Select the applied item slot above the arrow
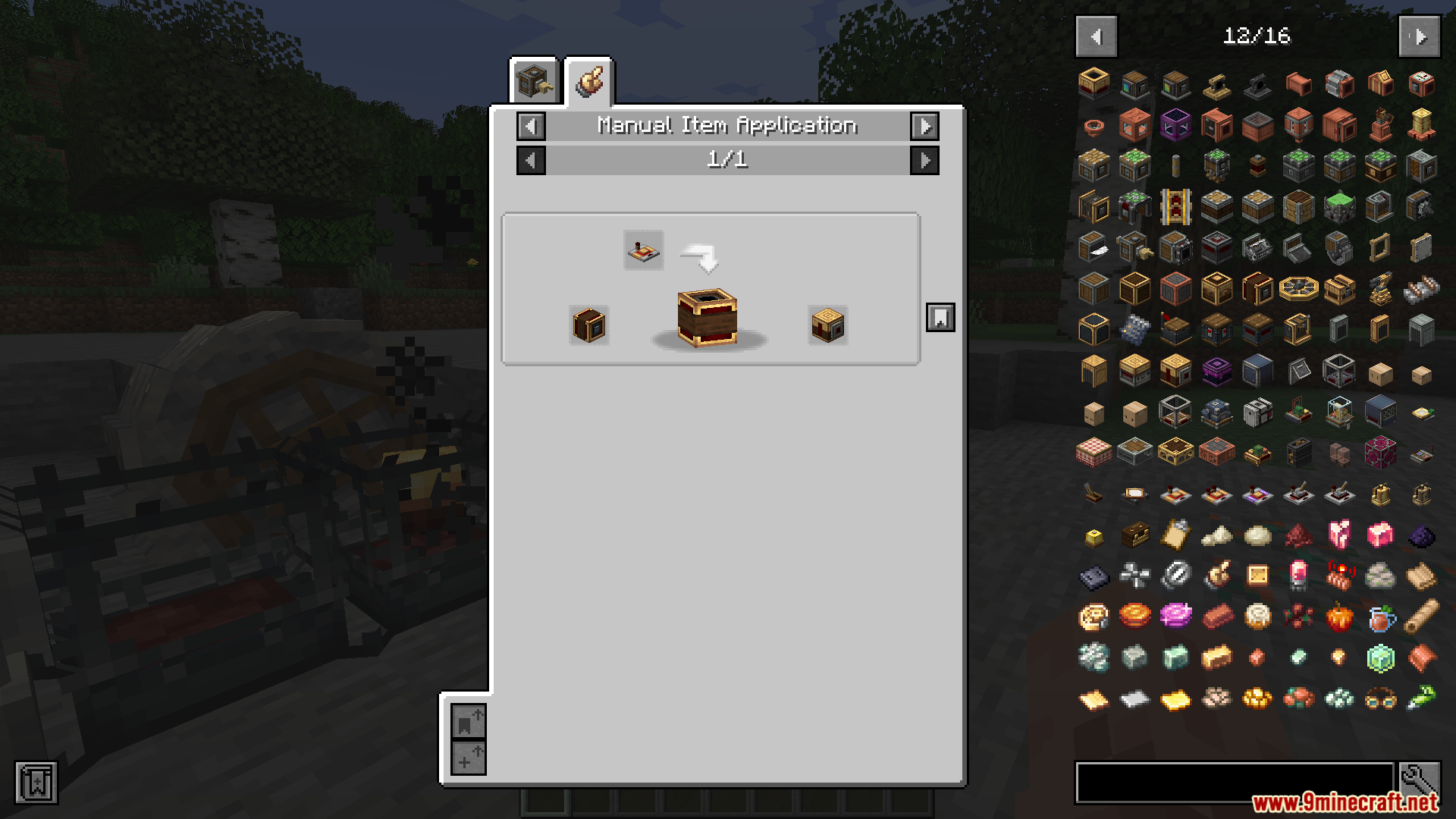Viewport: 1456px width, 819px height. point(643,250)
